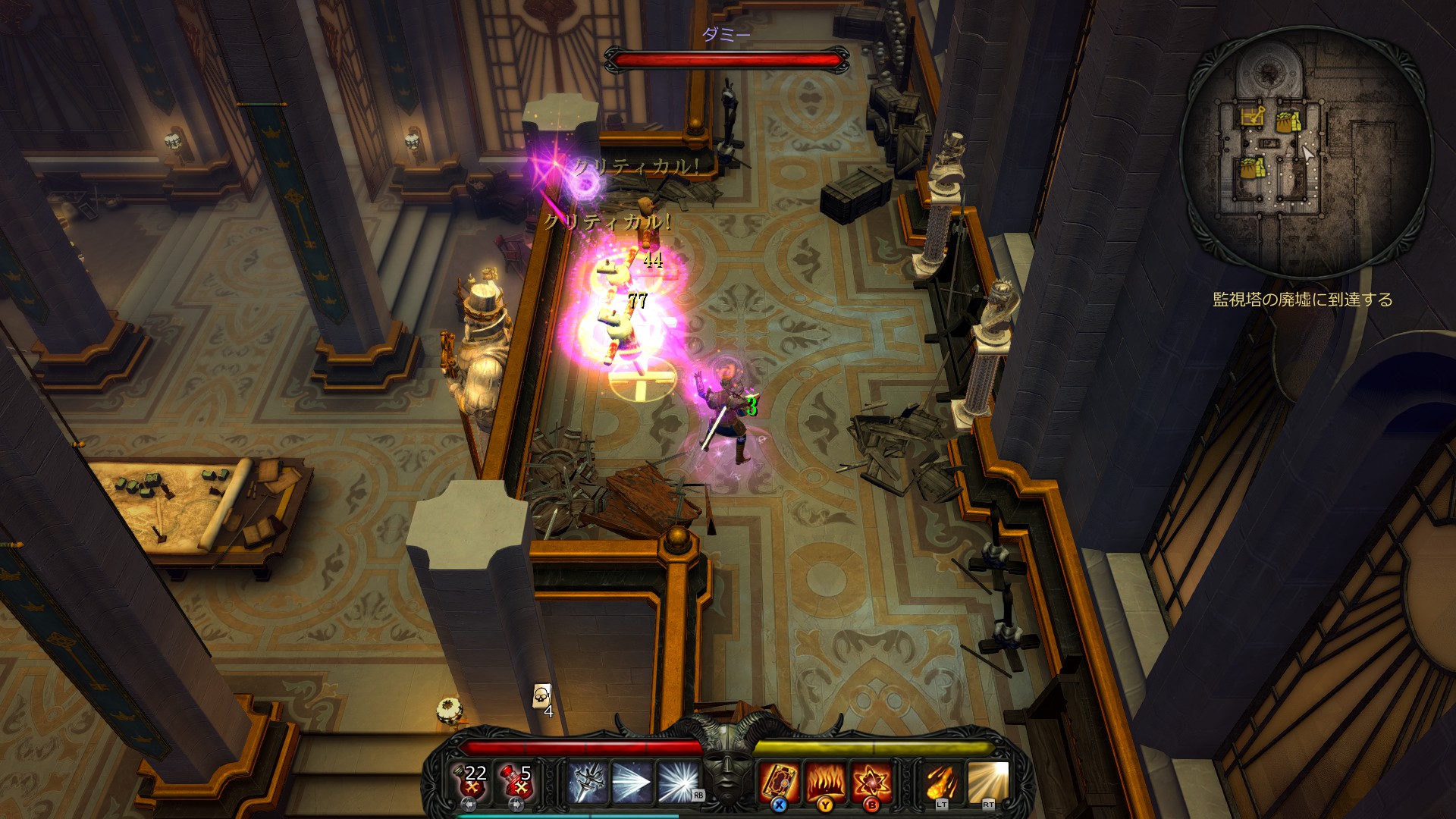Activate the golden light ray skill

click(987, 782)
